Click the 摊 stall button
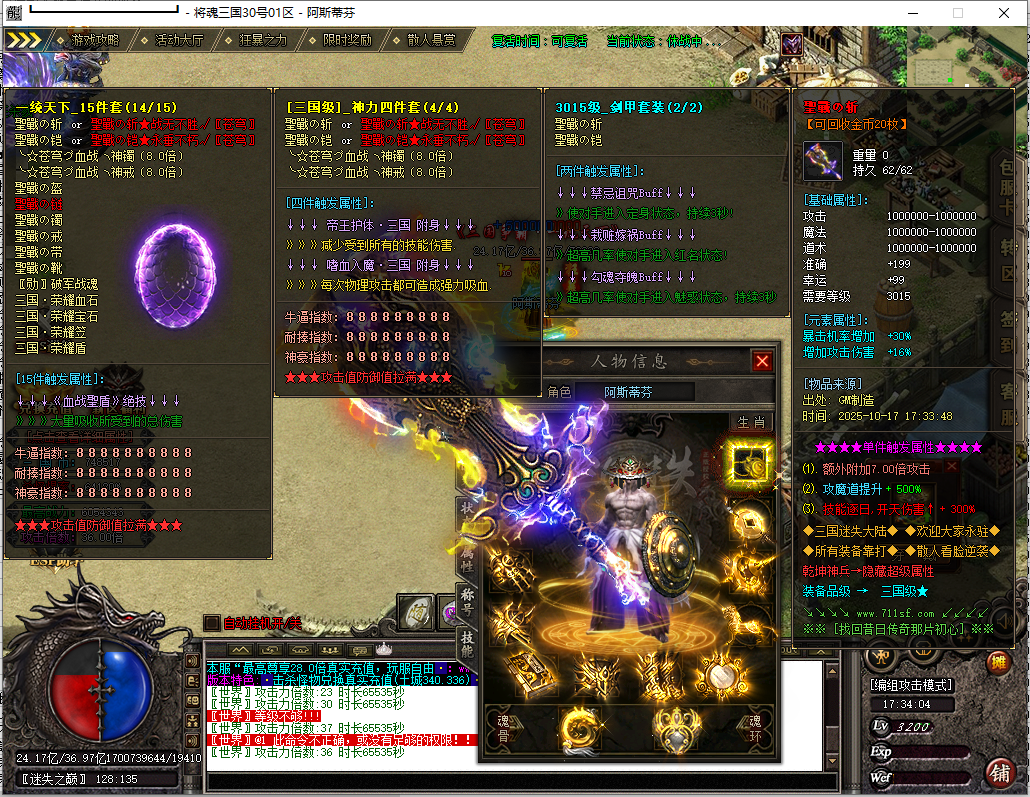This screenshot has height=797, width=1030. [997, 661]
